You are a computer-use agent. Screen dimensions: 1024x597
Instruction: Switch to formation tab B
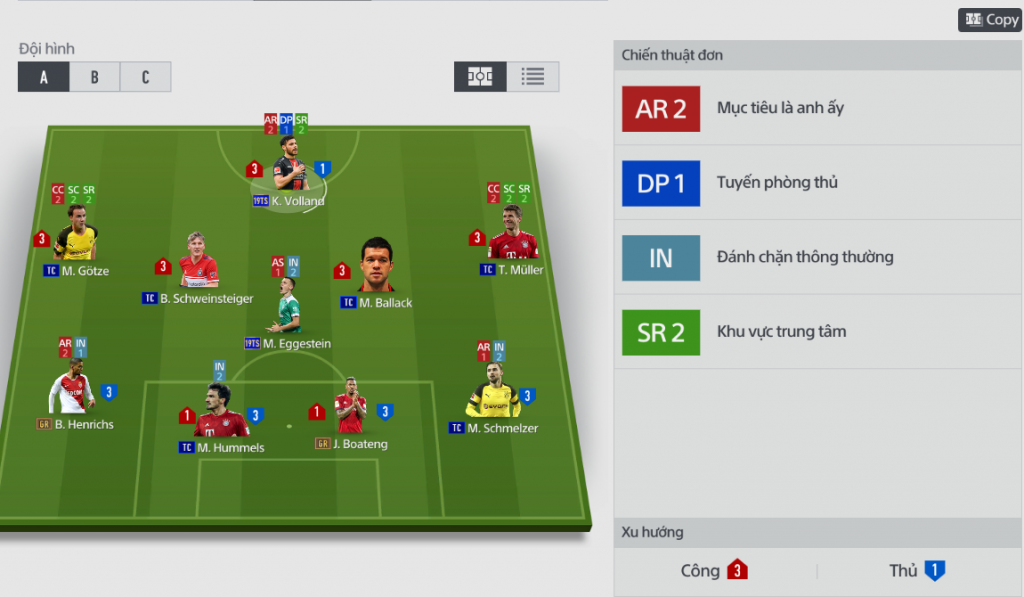click(x=95, y=77)
